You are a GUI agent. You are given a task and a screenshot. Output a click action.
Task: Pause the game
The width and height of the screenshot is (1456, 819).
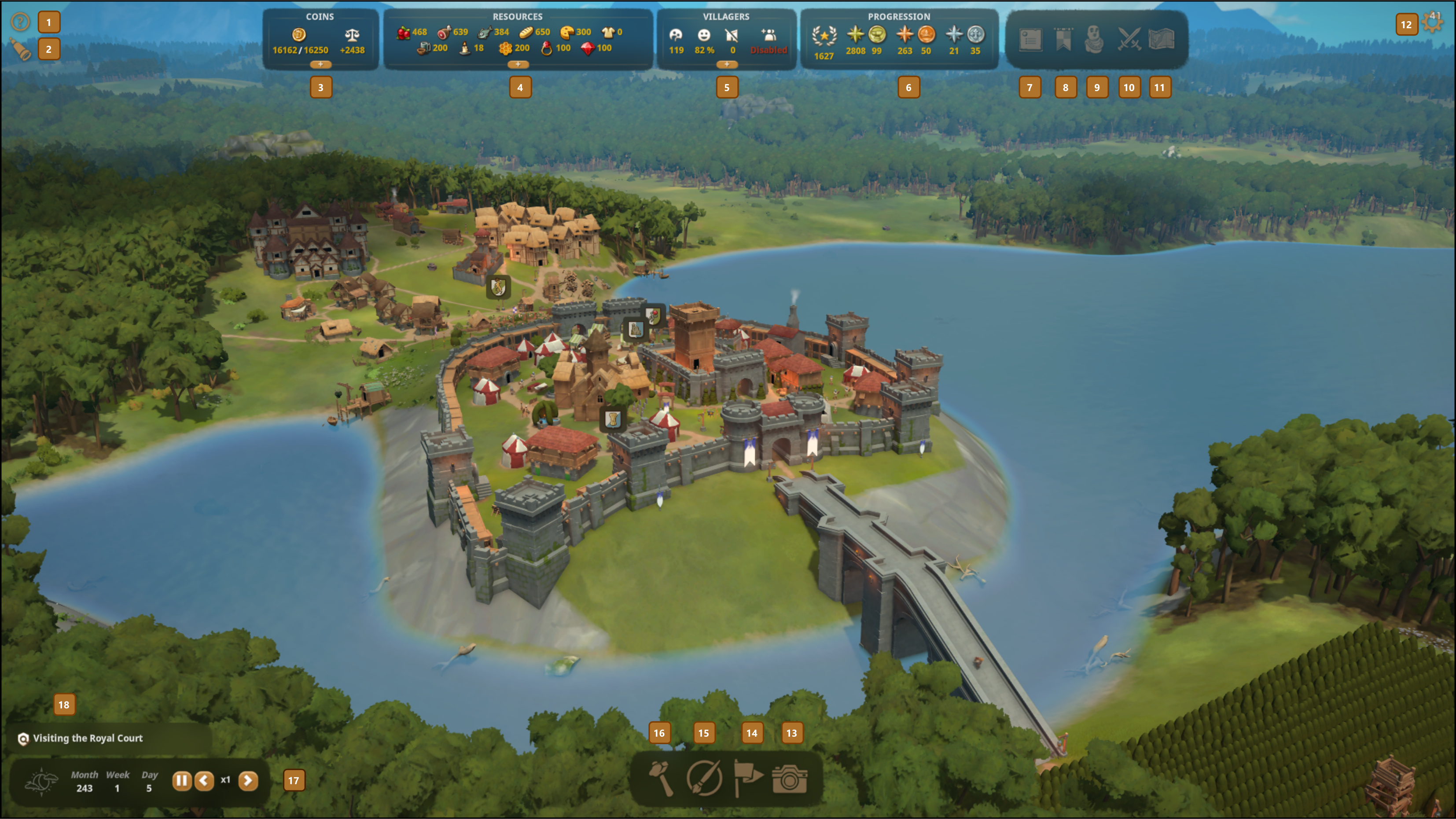click(x=181, y=781)
